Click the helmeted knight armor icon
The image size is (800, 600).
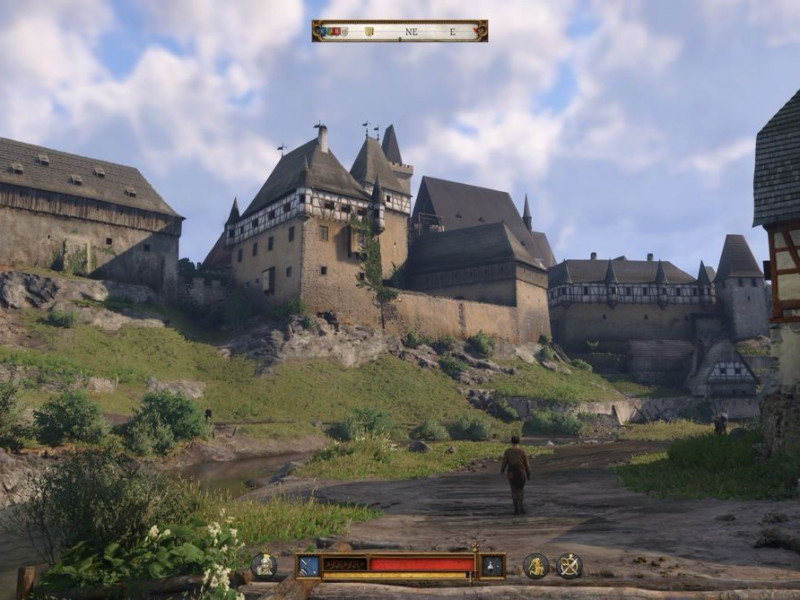(264, 565)
